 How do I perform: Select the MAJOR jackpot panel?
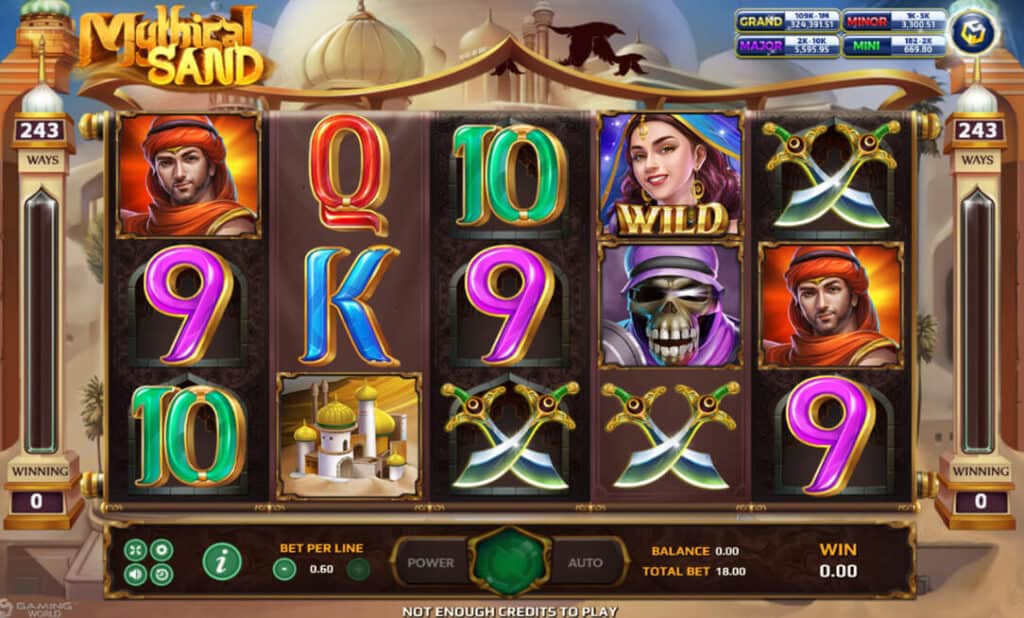(x=787, y=46)
